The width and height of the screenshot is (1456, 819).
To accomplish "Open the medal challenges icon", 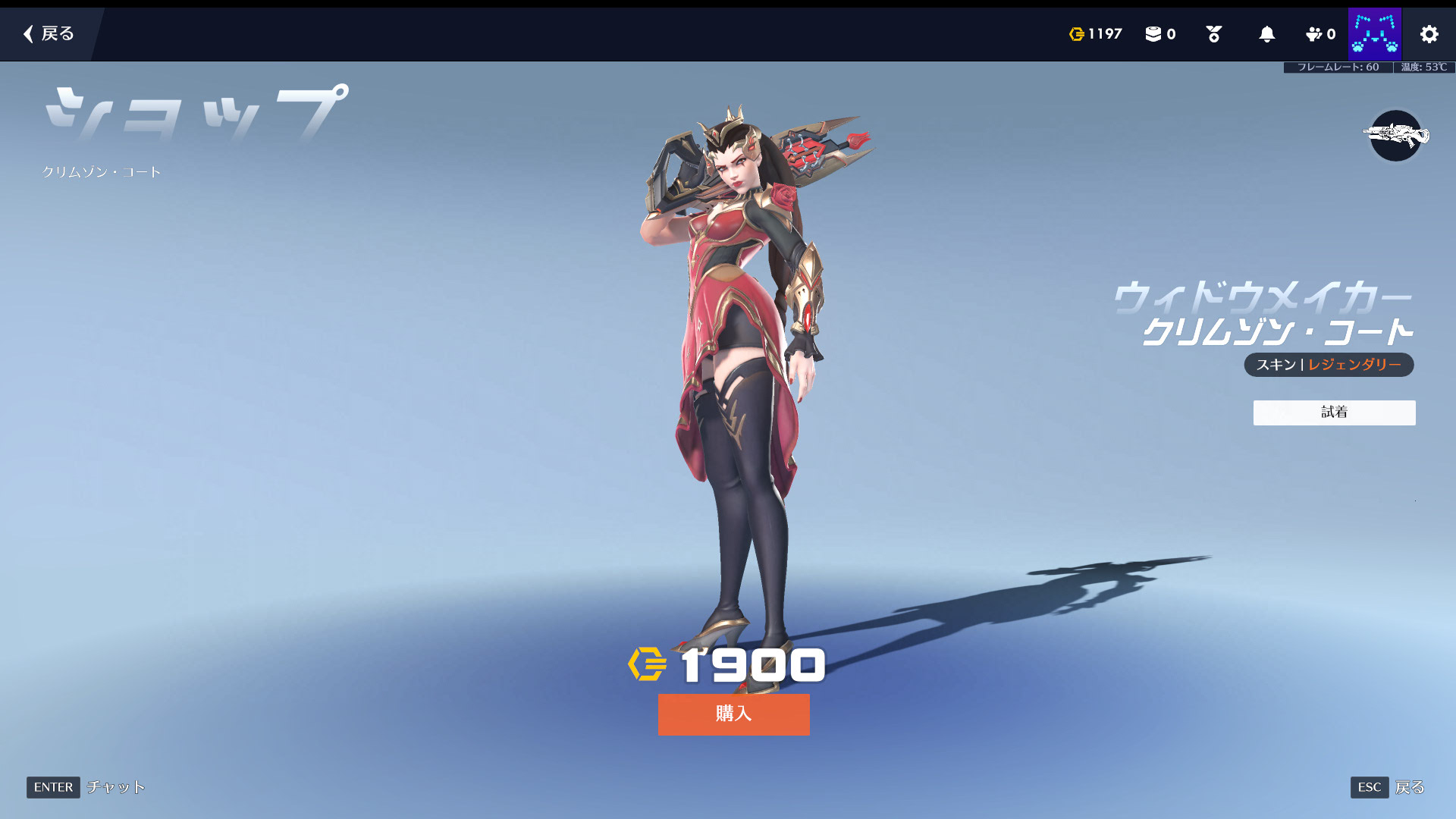I will tap(1213, 34).
